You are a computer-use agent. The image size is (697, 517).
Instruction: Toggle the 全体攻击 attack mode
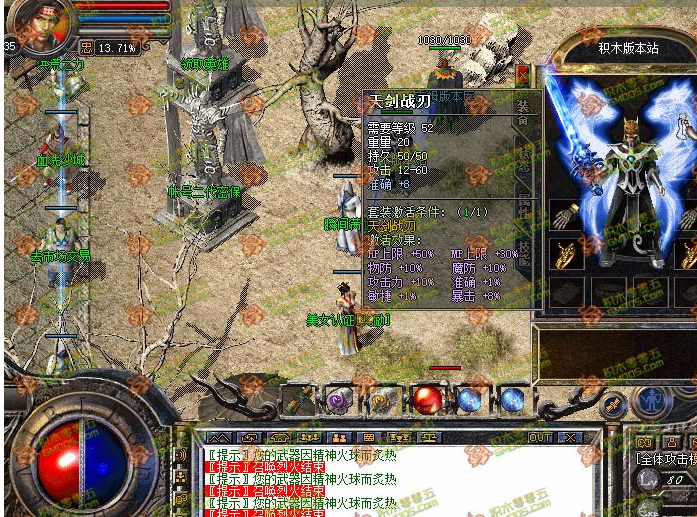pos(666,458)
